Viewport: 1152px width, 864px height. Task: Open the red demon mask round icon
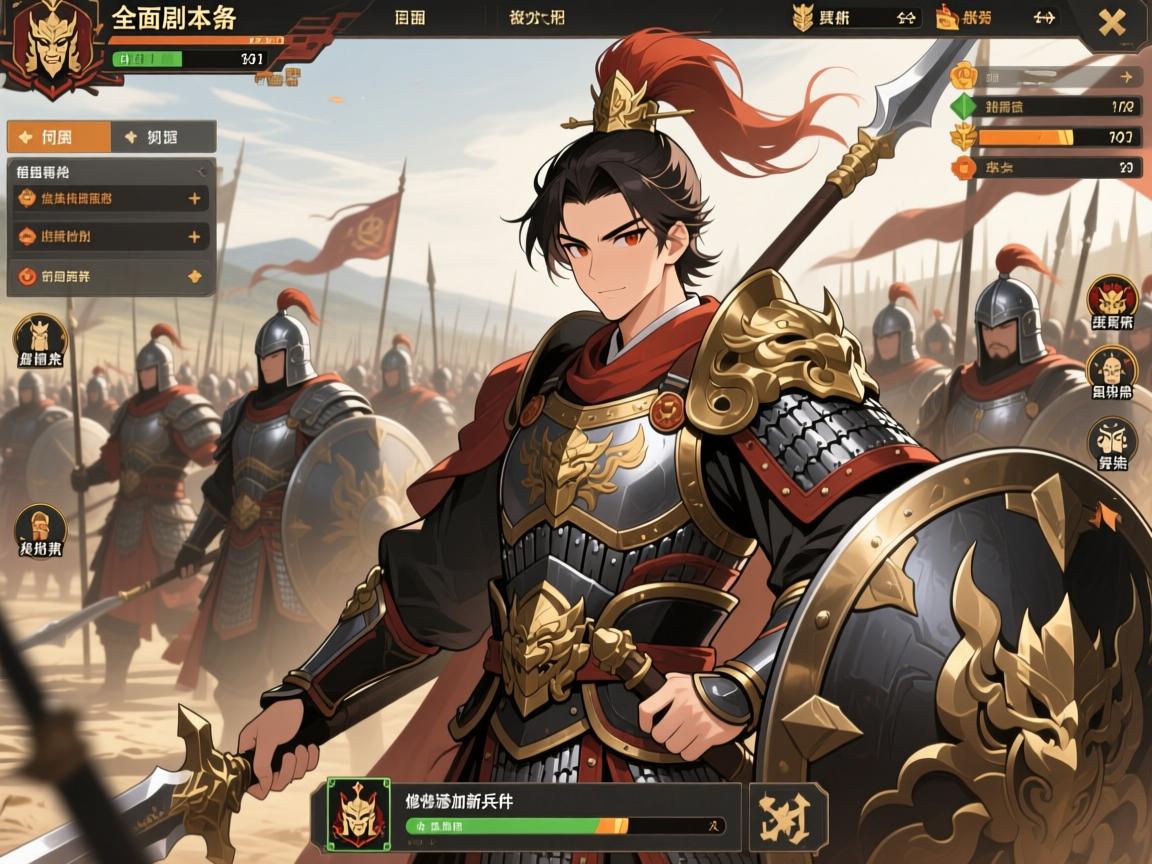click(x=1112, y=300)
